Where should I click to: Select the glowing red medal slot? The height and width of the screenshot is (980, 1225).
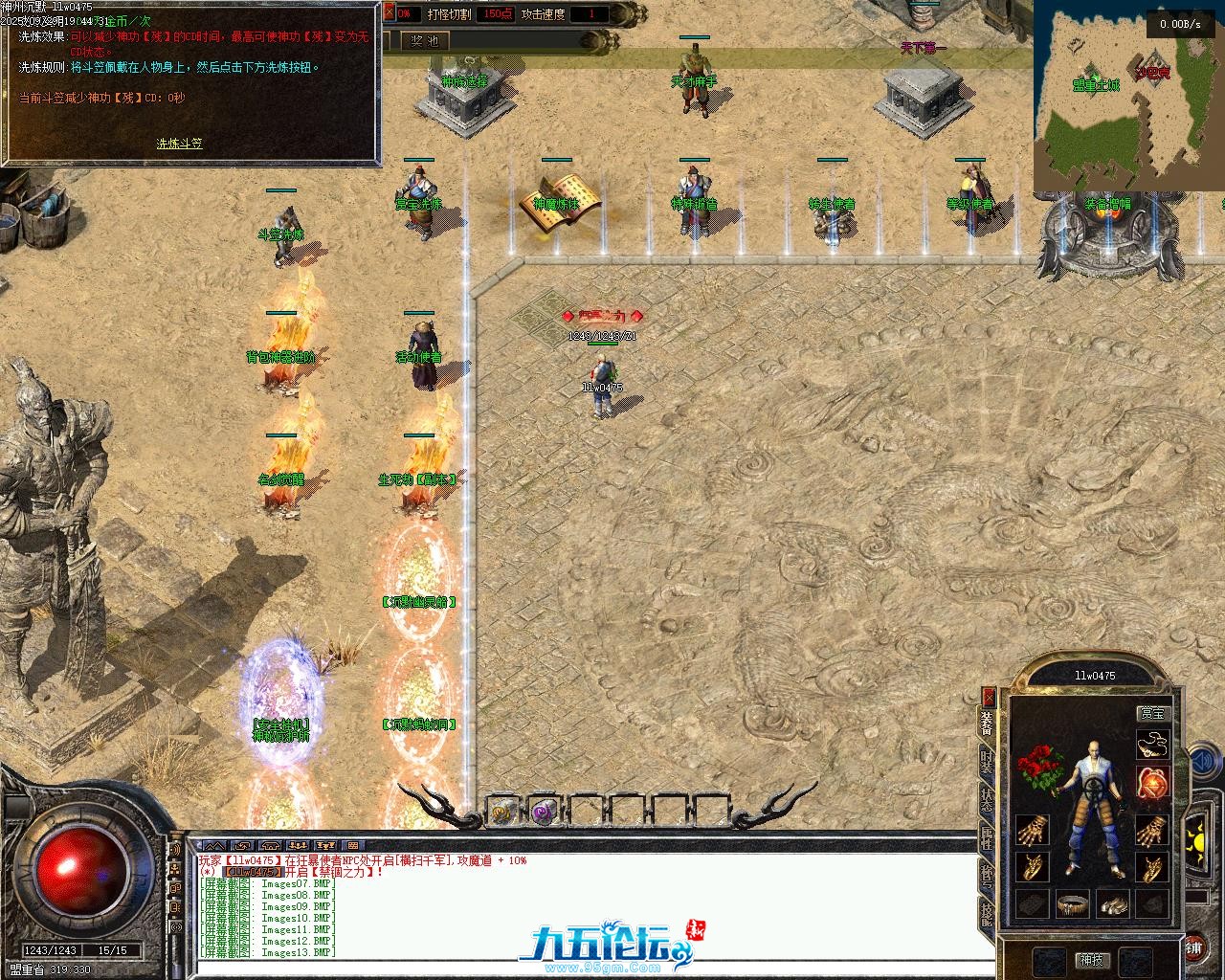click(x=1152, y=783)
